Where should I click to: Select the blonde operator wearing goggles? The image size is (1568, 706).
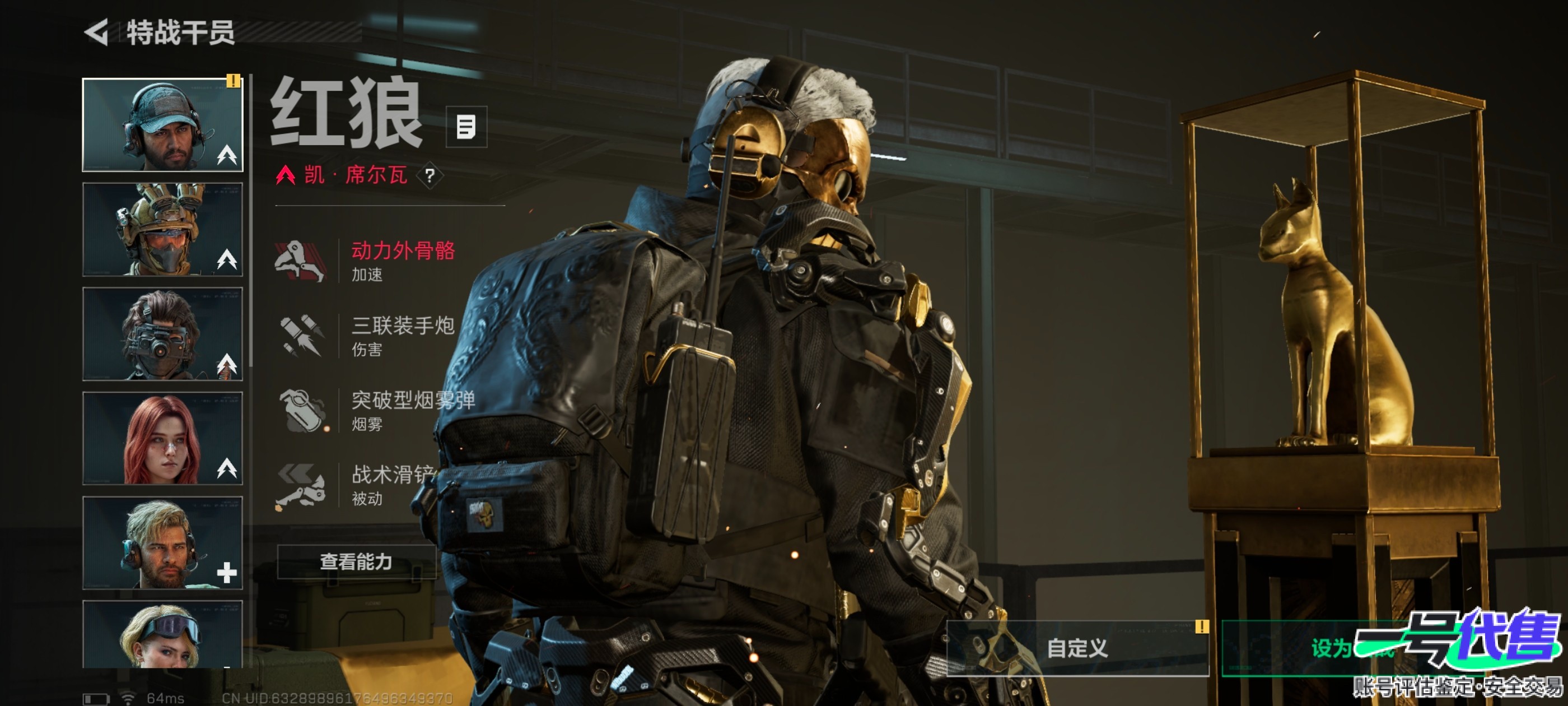(x=162, y=635)
